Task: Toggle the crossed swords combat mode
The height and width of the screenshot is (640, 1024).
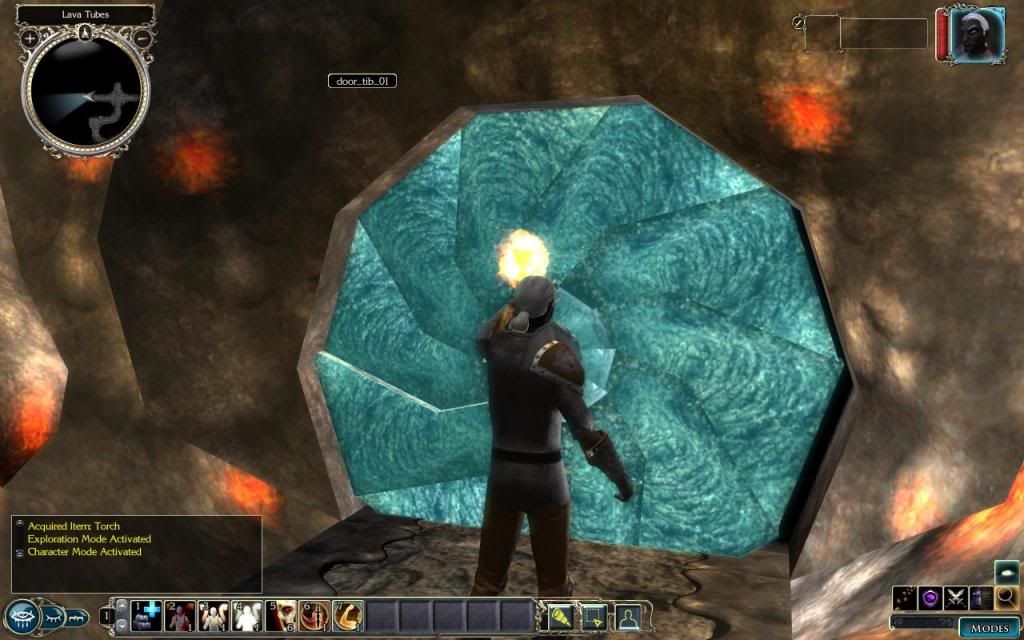Action: tap(957, 598)
